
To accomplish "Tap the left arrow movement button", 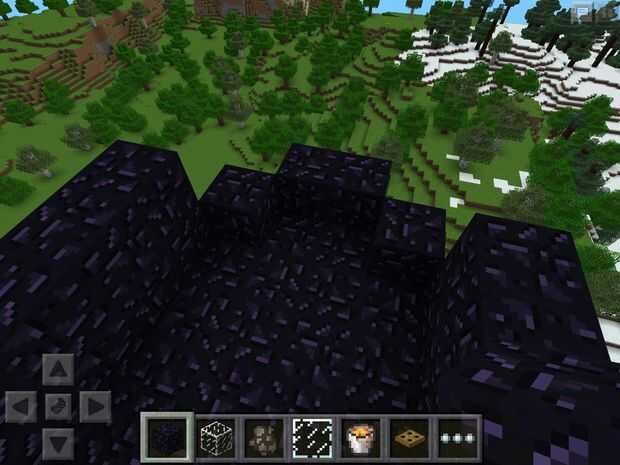I will point(21,407).
